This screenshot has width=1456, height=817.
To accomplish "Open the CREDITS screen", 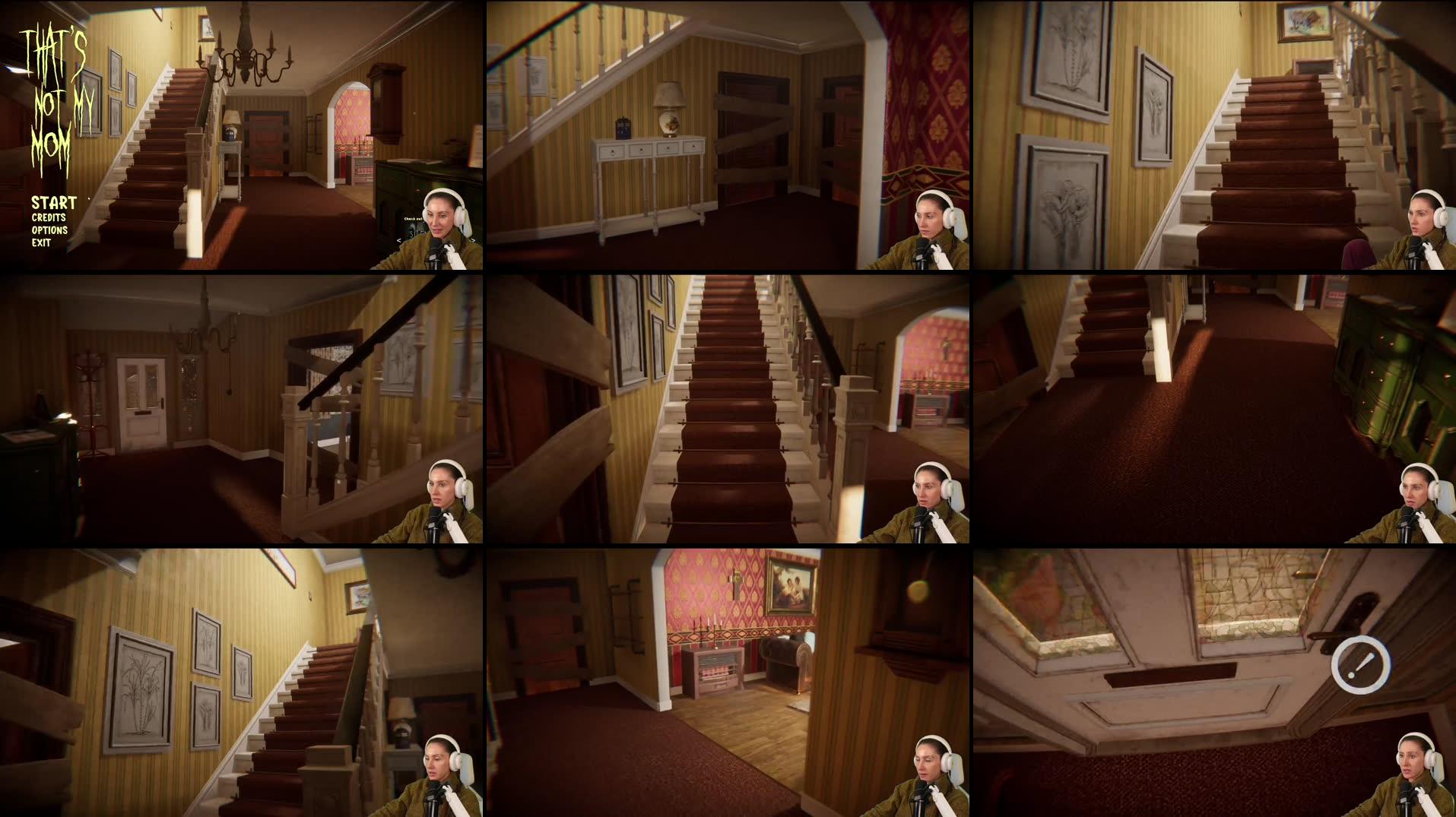I will (47, 217).
